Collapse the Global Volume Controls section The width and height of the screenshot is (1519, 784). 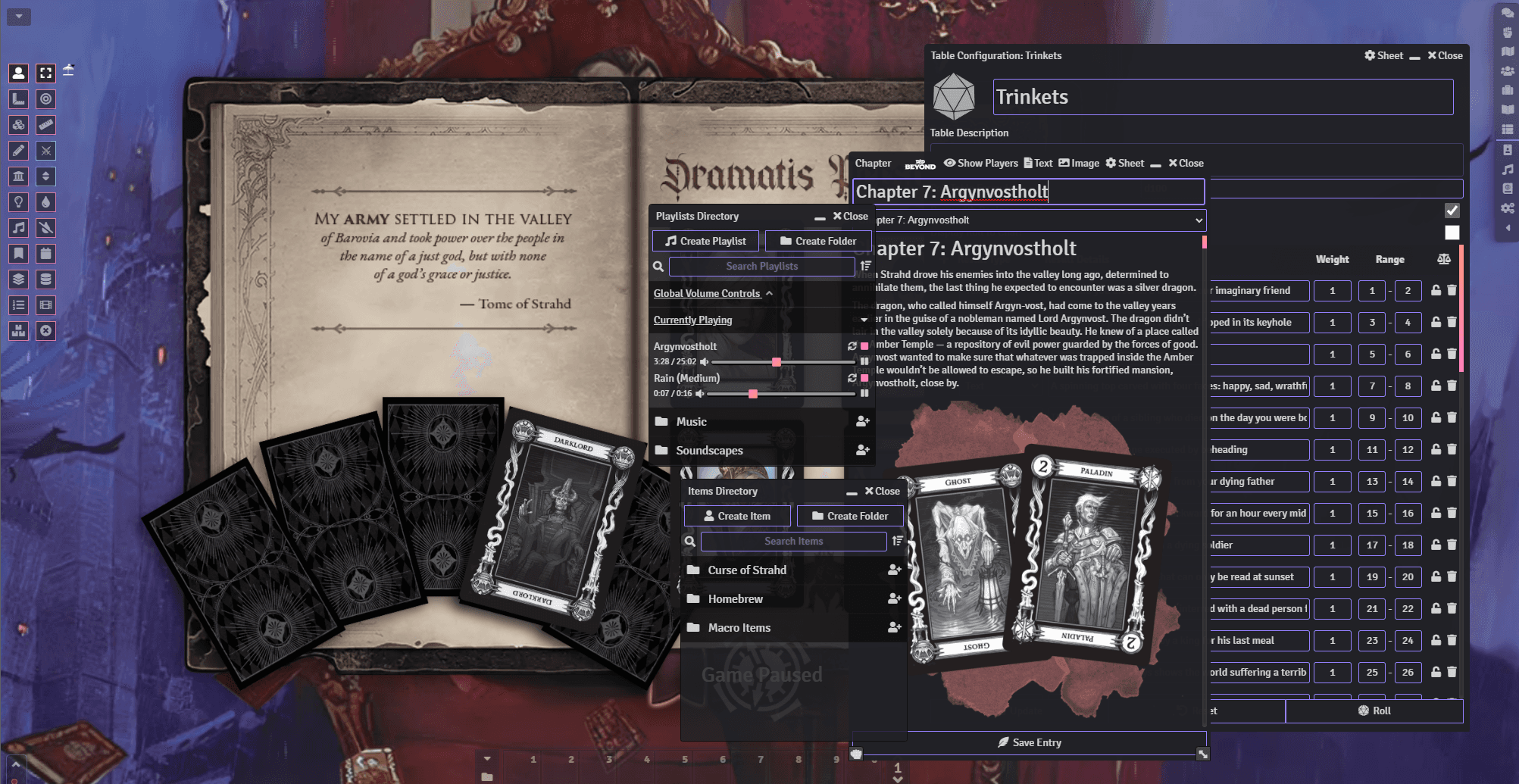coord(770,293)
